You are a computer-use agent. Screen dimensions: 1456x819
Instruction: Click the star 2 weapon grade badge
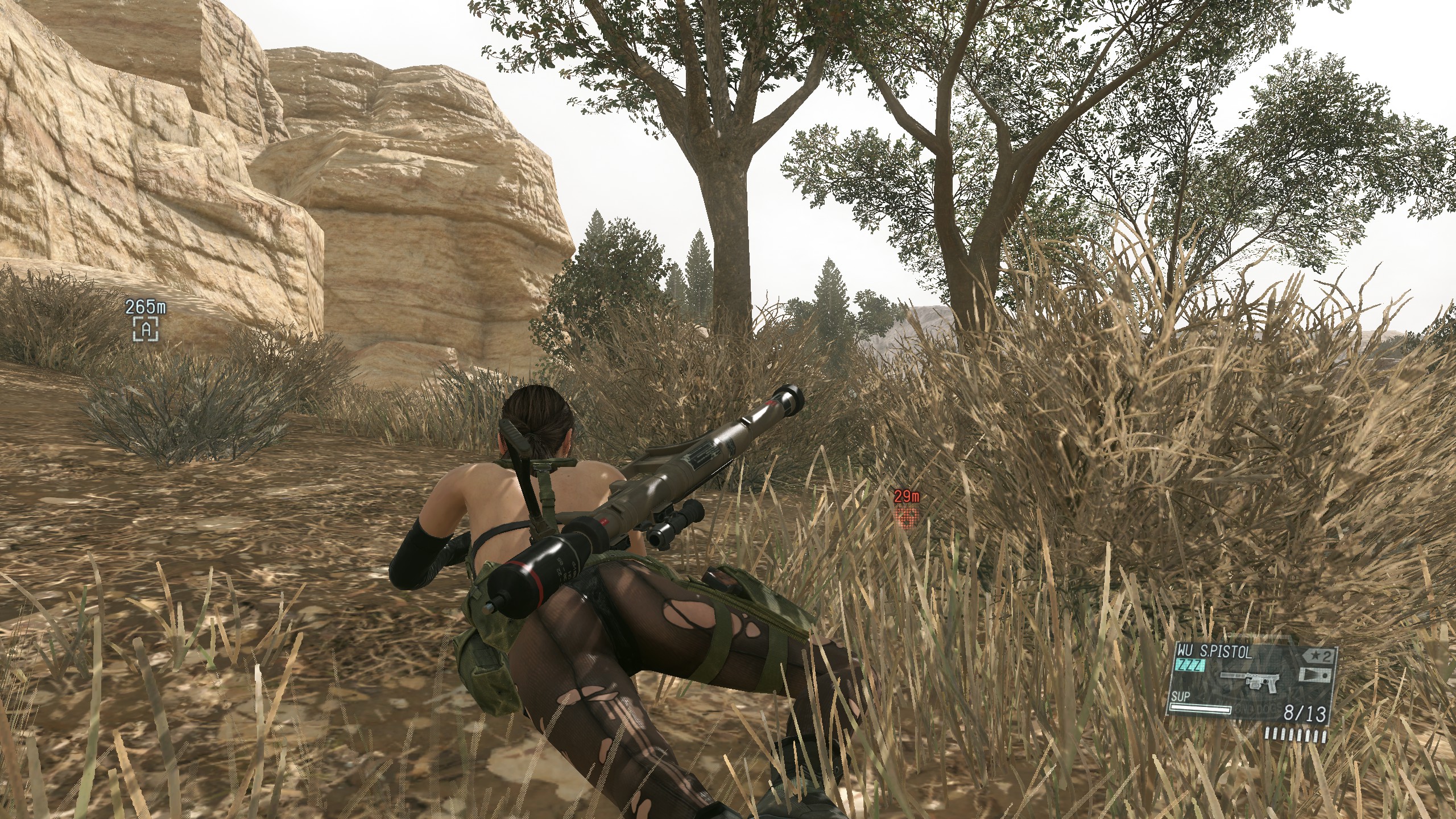pos(1317,656)
